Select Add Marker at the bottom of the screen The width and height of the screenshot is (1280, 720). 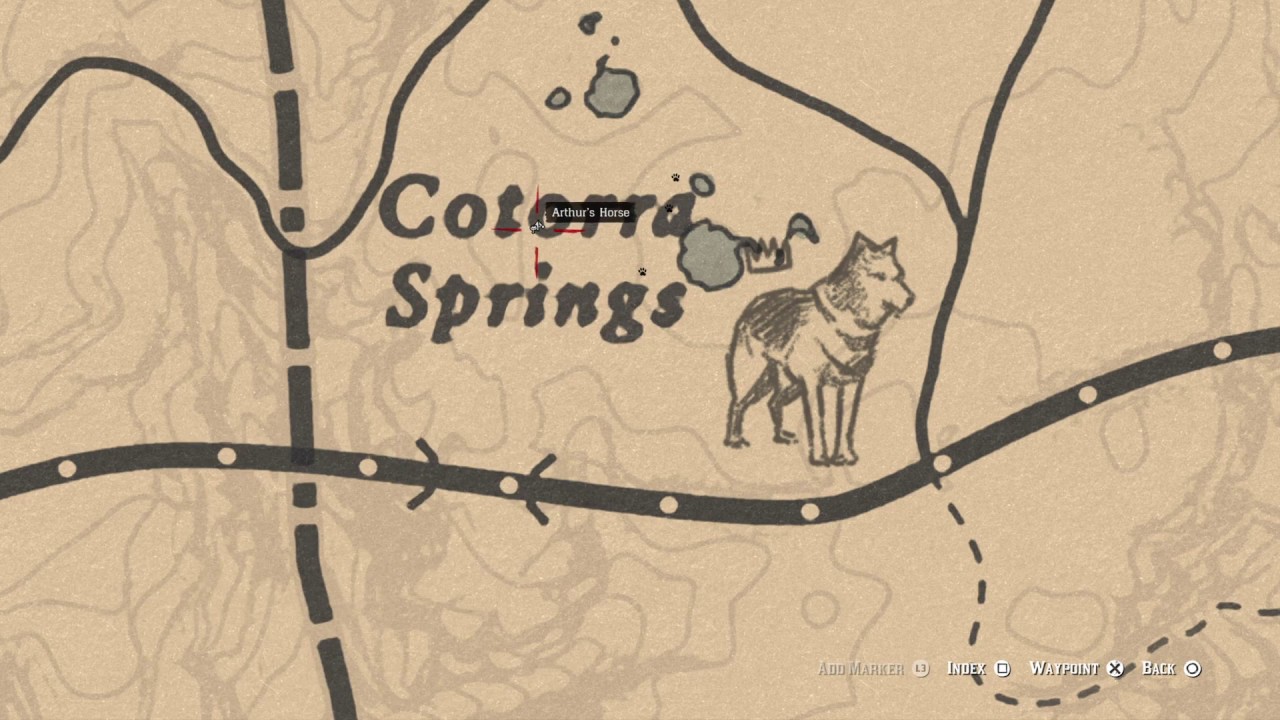pos(860,668)
